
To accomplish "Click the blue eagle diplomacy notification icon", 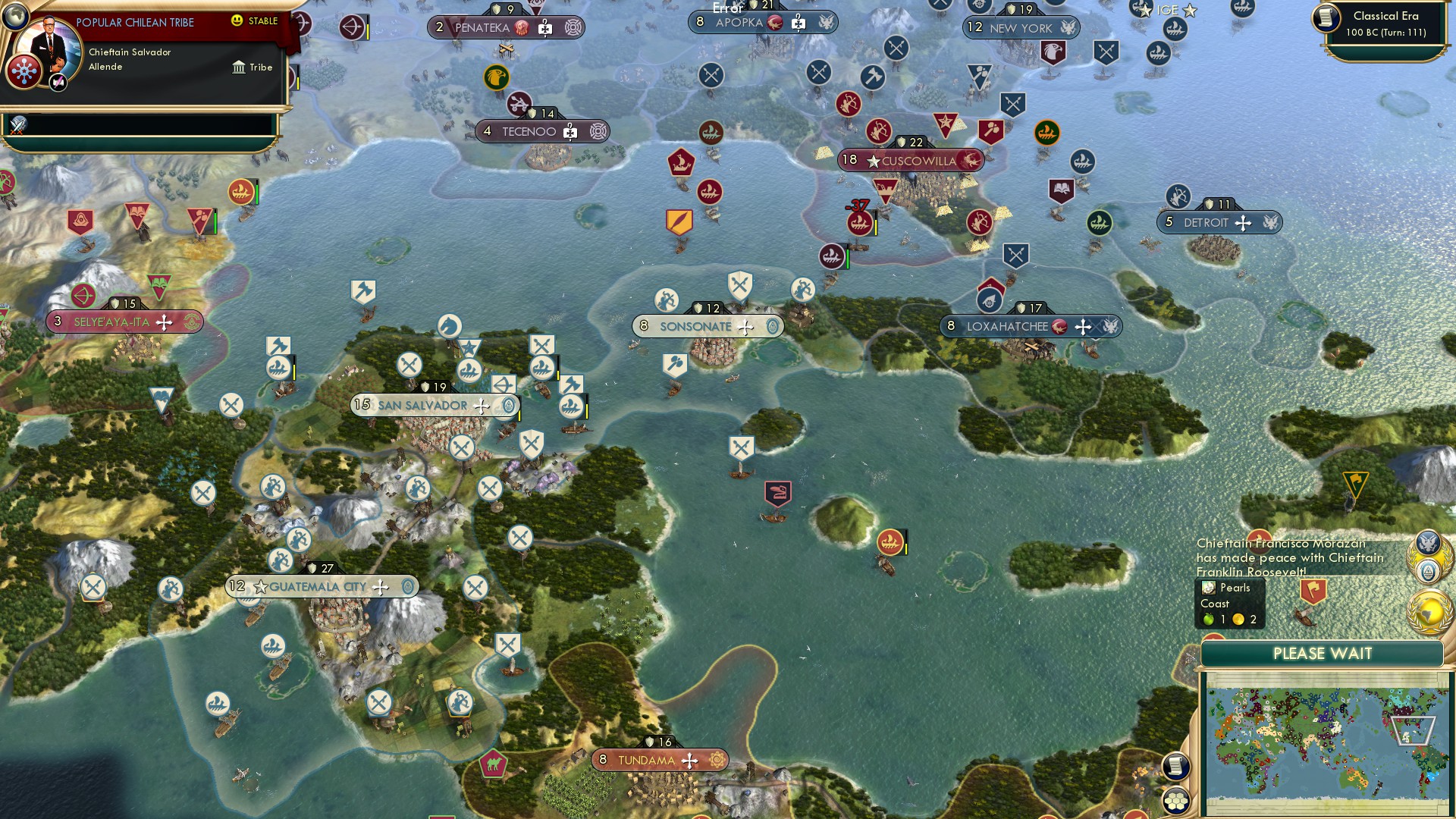I will [x=1428, y=542].
